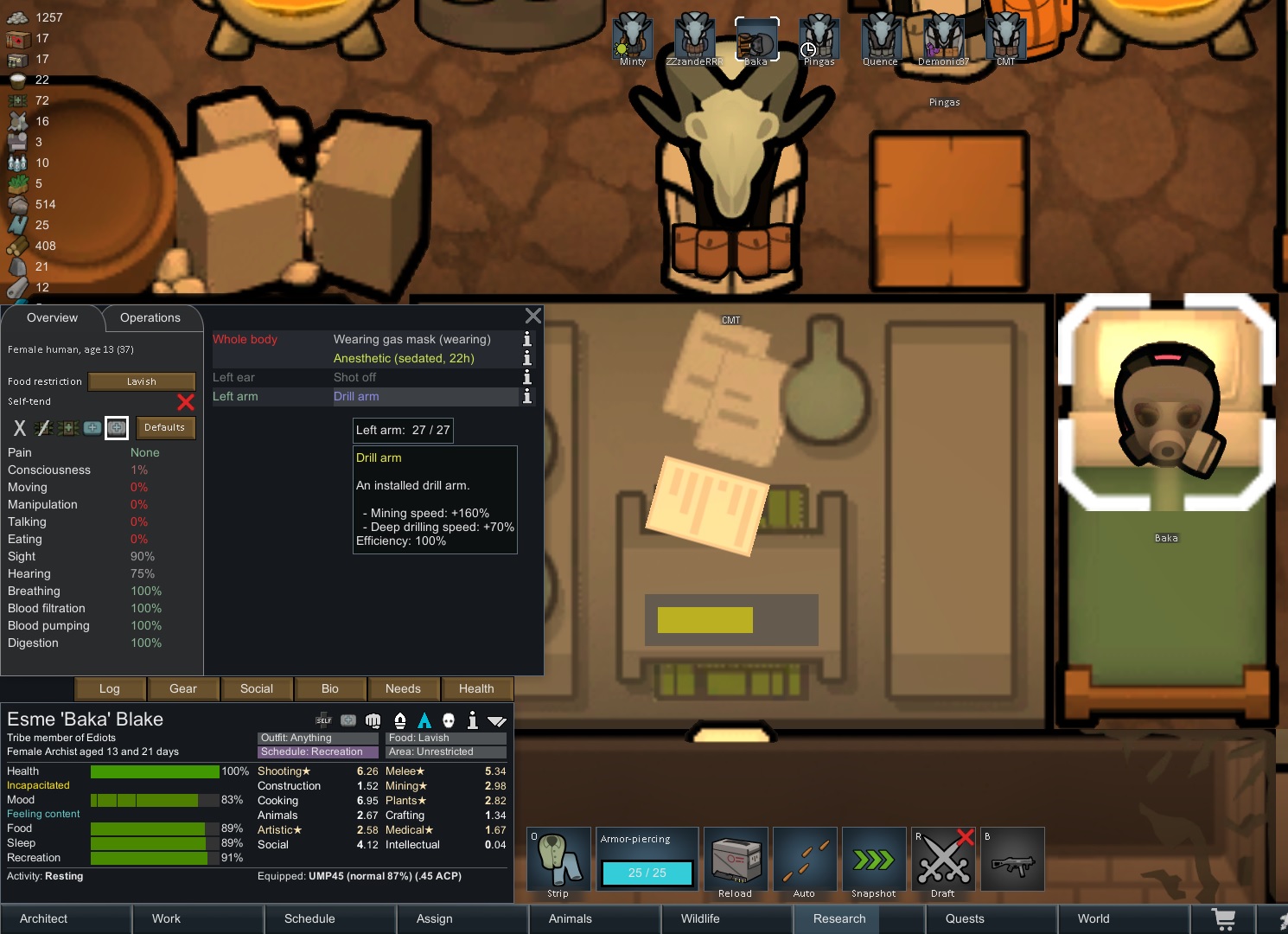This screenshot has height=934, width=1288.
Task: Open the Outfit: Anything dropdown
Action: tap(316, 738)
